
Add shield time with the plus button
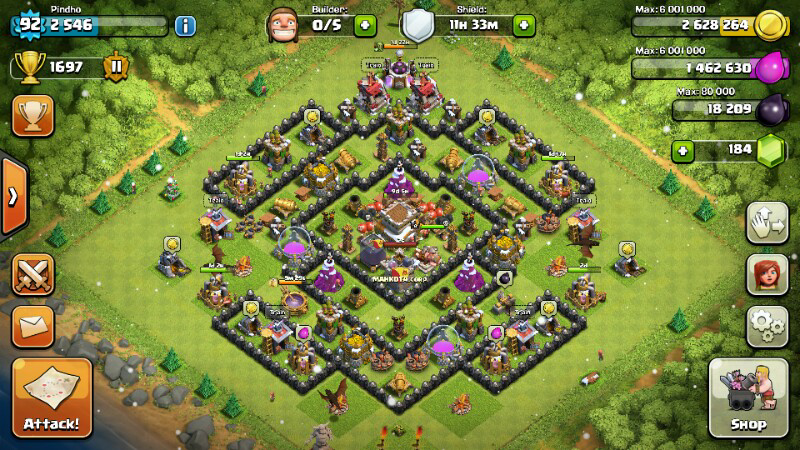click(522, 25)
